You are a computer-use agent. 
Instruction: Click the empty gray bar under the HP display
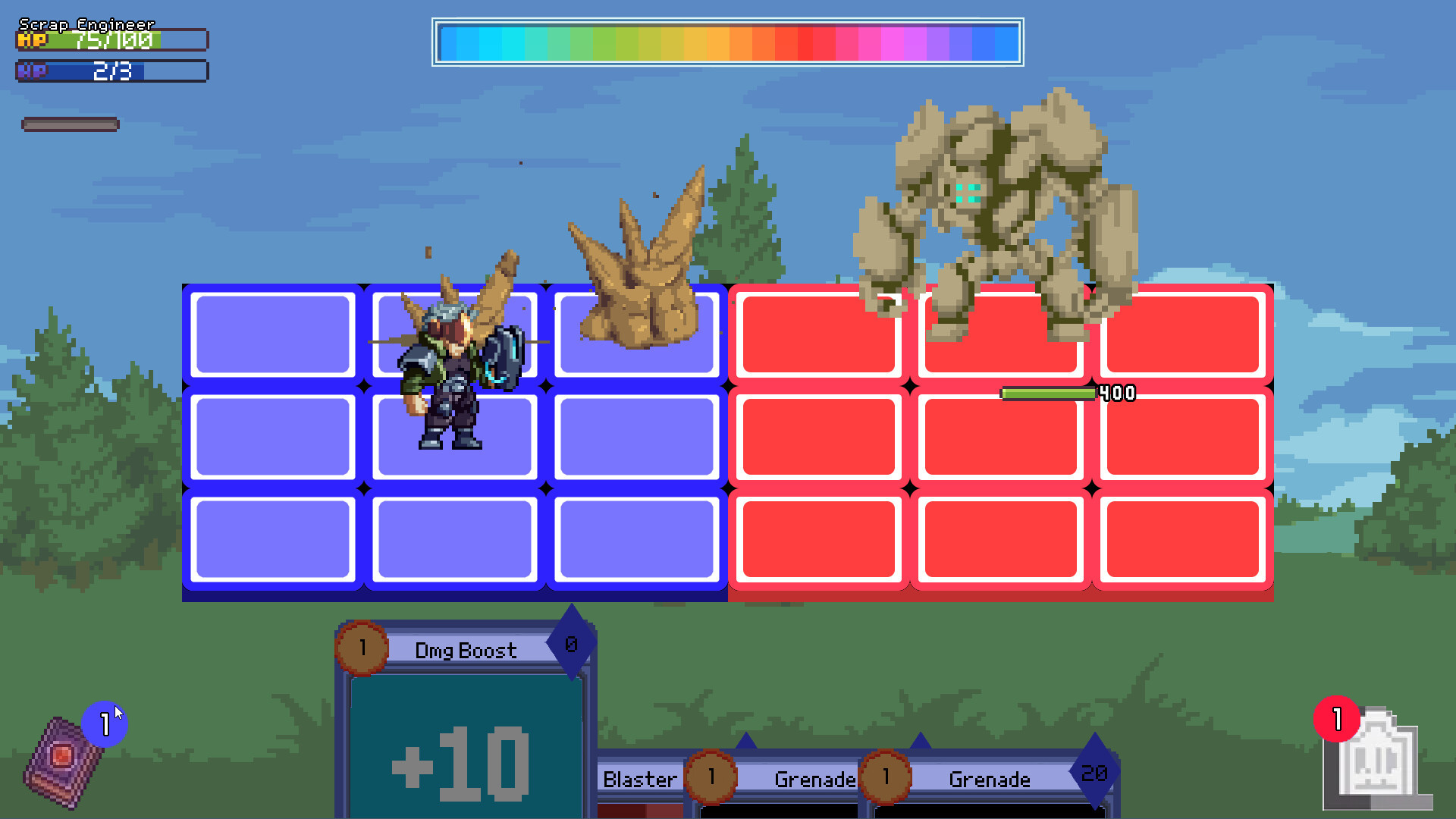71,124
